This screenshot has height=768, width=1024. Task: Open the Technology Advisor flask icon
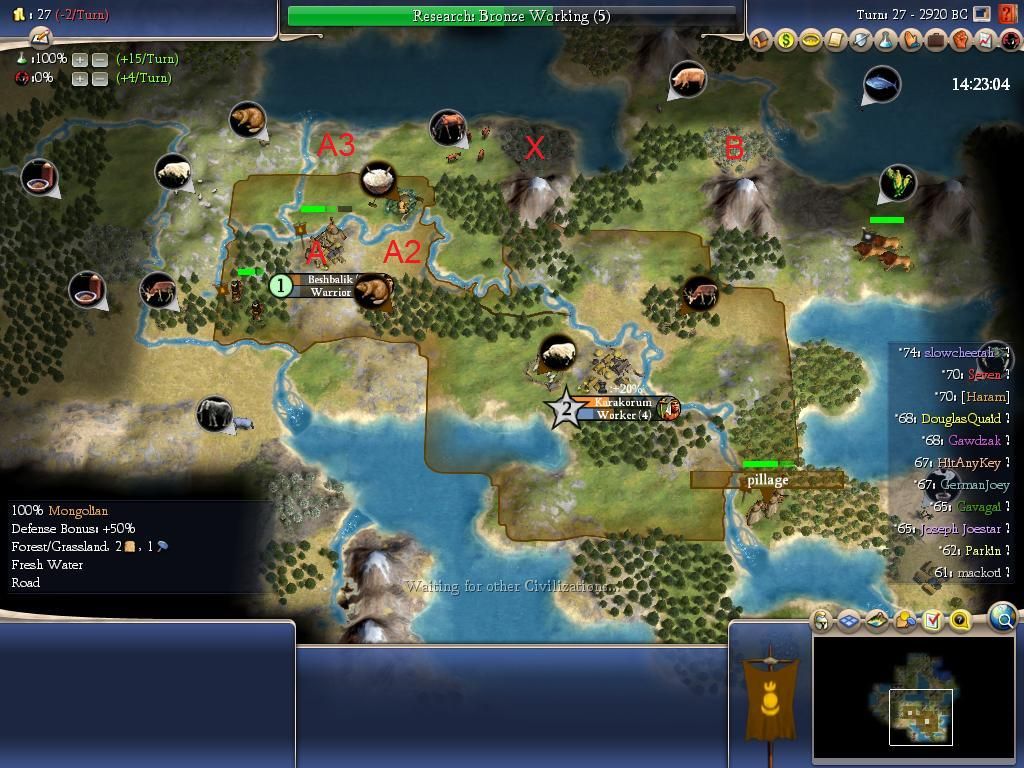click(886, 40)
